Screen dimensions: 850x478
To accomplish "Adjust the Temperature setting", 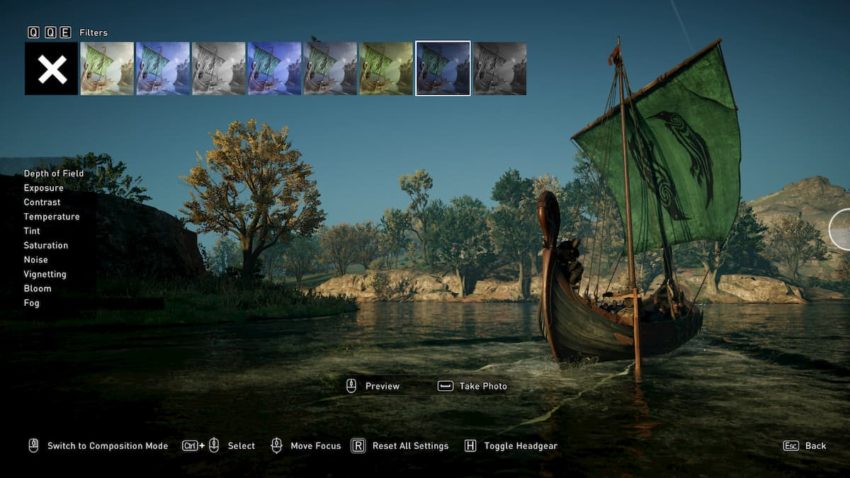I will [x=52, y=217].
